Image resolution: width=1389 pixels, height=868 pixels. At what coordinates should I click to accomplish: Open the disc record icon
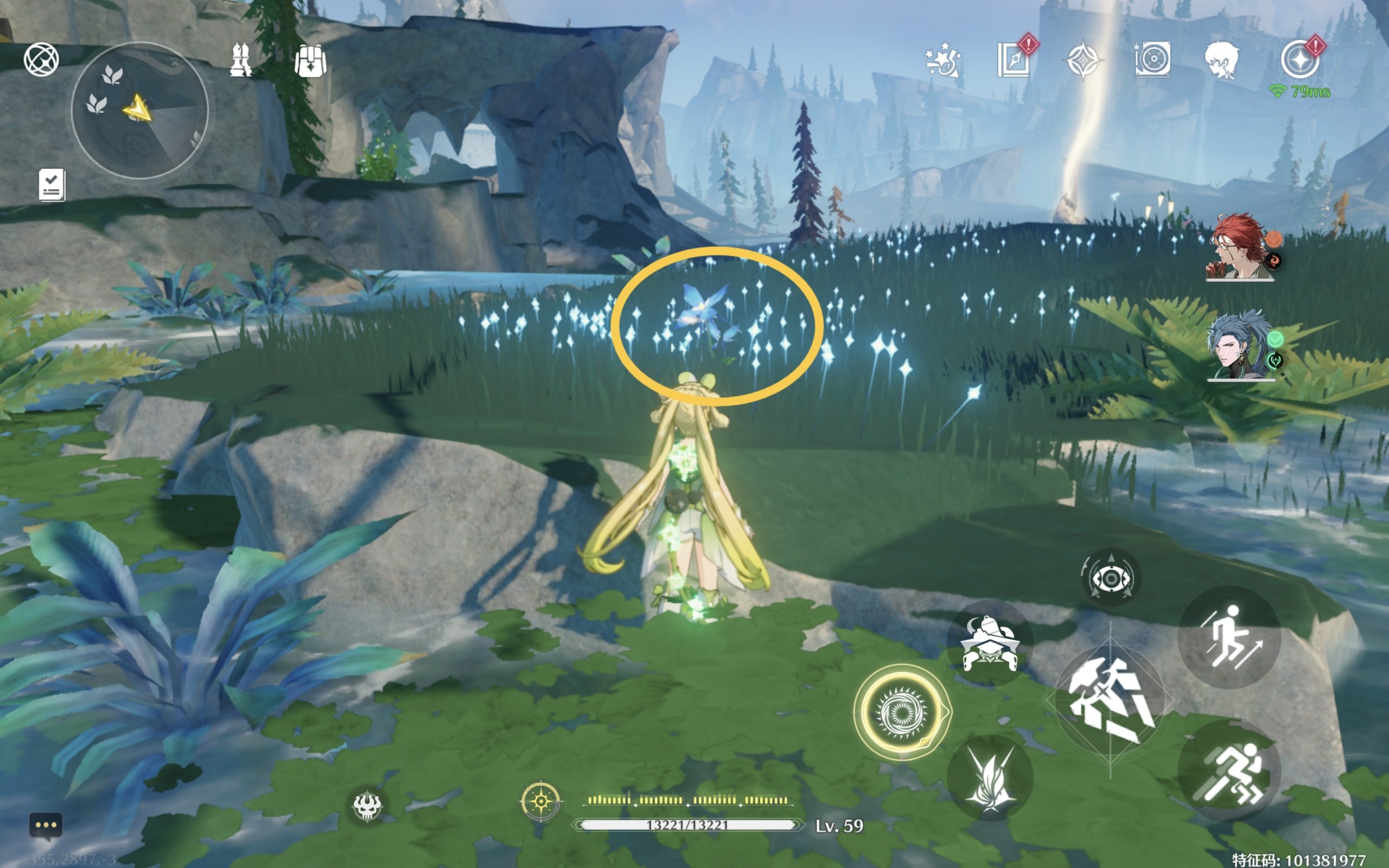coord(1152,59)
